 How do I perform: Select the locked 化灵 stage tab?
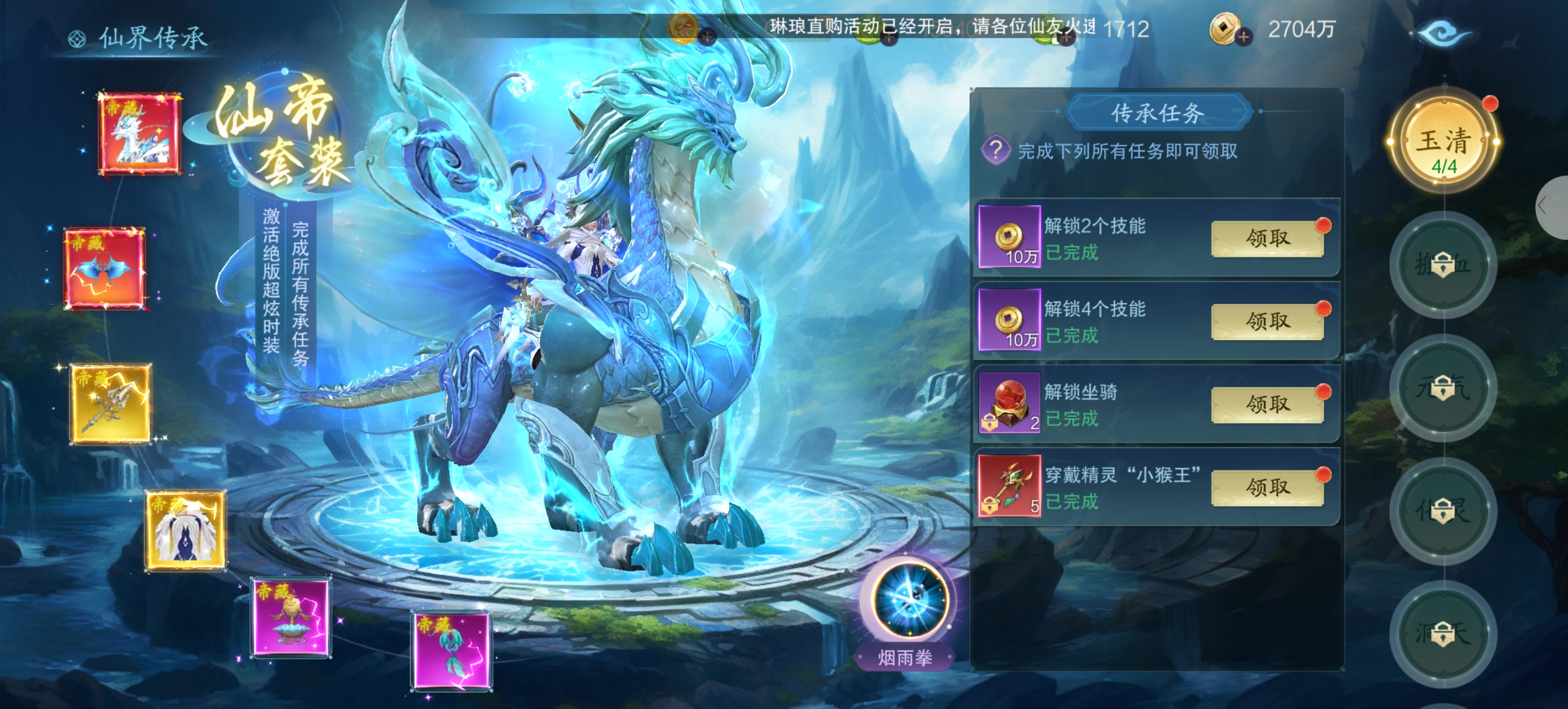(1443, 511)
